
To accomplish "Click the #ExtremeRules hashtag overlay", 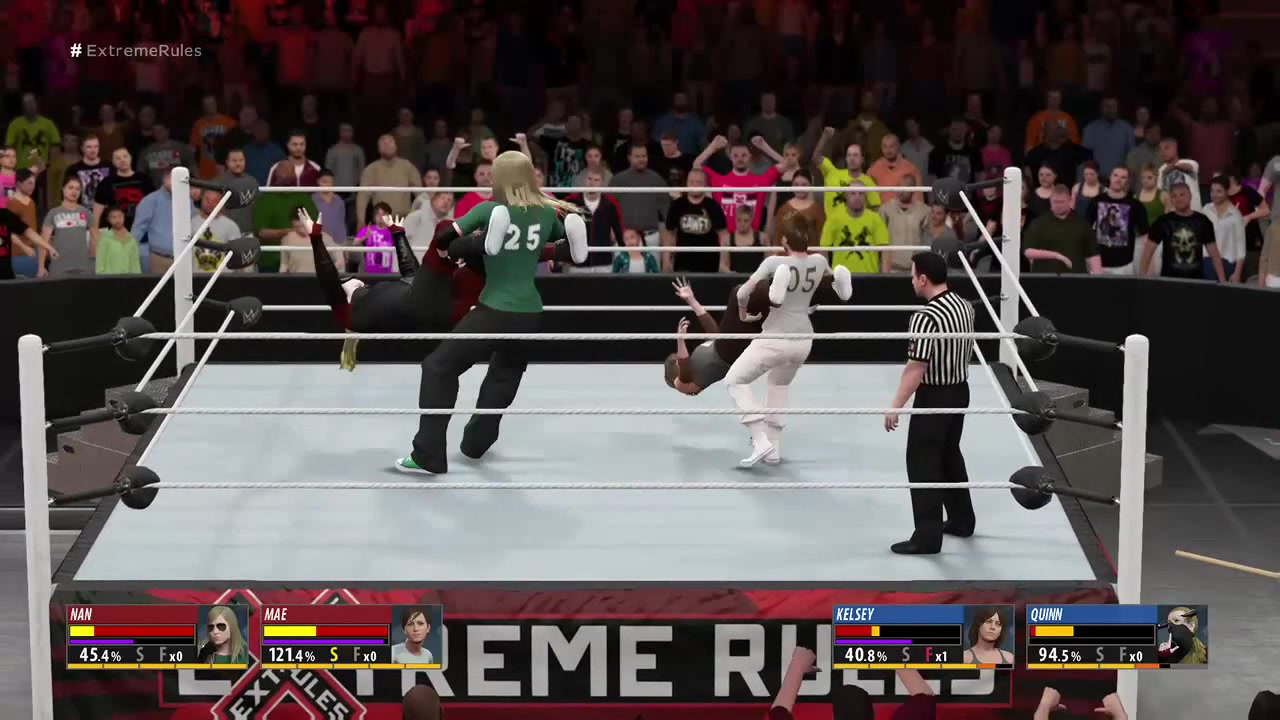I will [135, 50].
